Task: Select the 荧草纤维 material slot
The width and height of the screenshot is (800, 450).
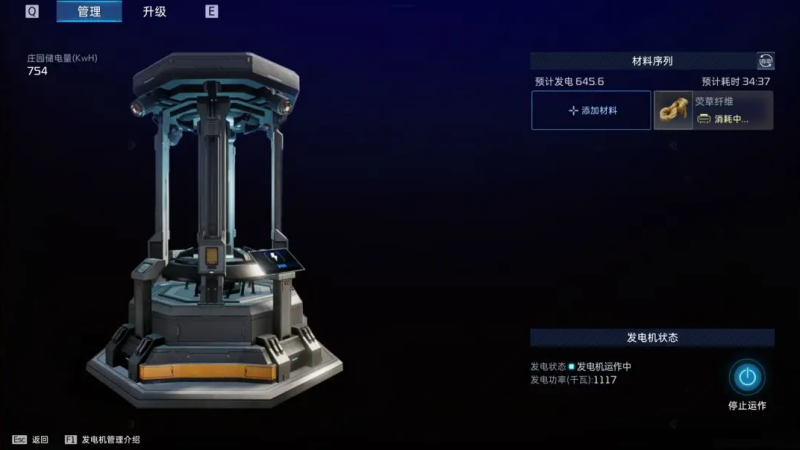Action: 713,111
